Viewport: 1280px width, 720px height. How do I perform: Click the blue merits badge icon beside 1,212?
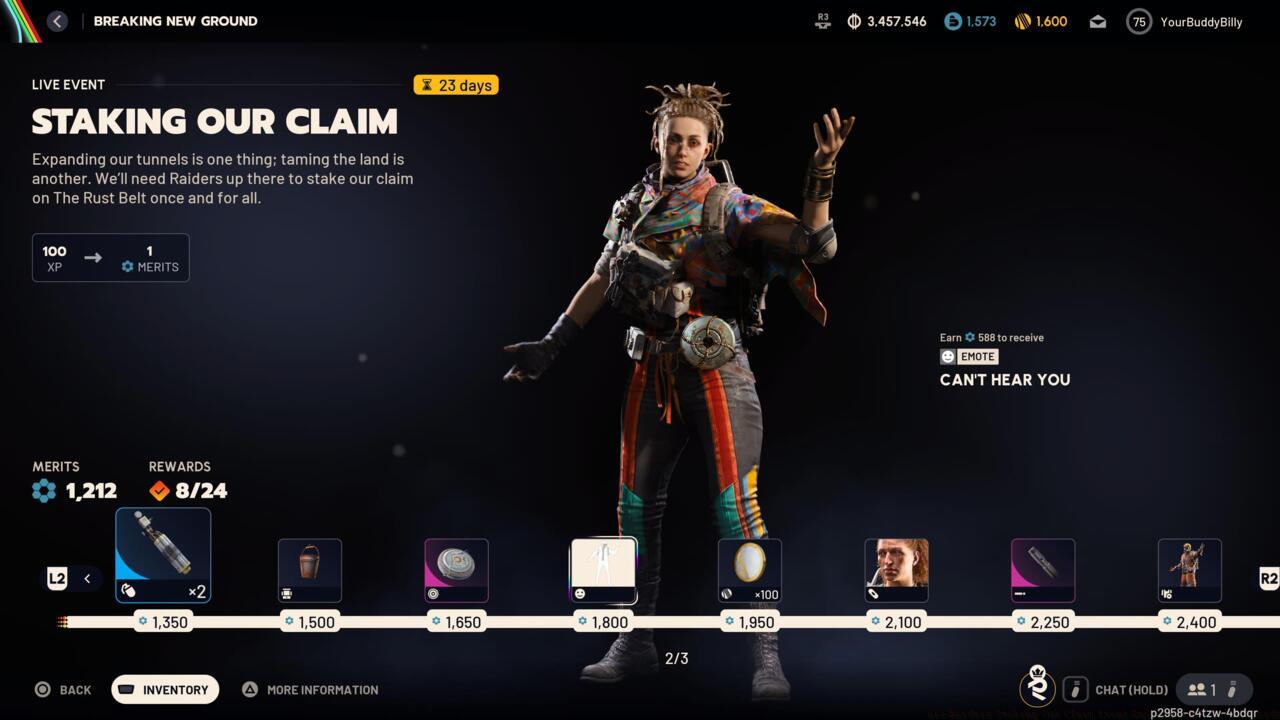tap(43, 490)
